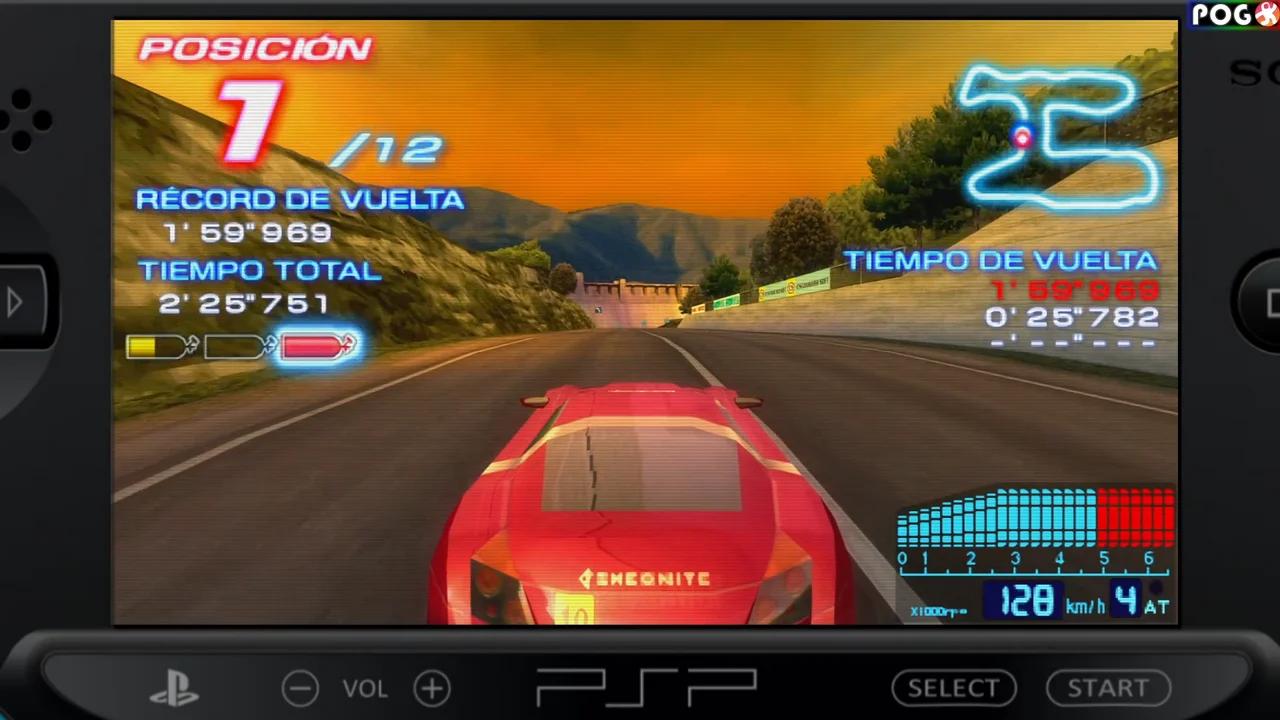Viewport: 1280px width, 720px height.
Task: Expand the left shoulder trigger panel
Action: 16,302
